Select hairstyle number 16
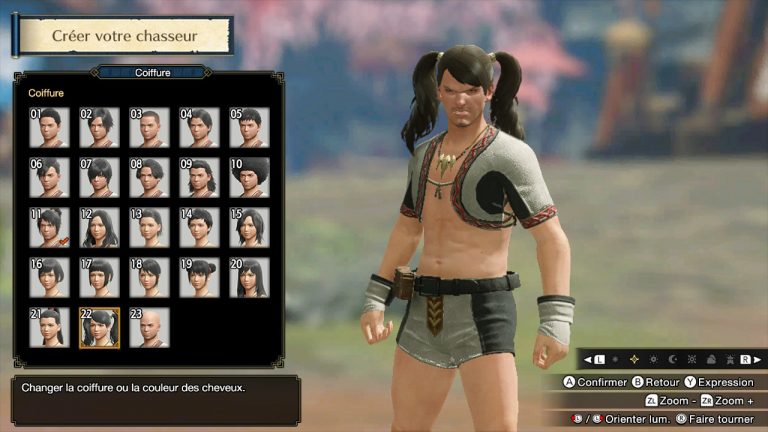Viewport: 768px width, 432px height. coord(49,278)
